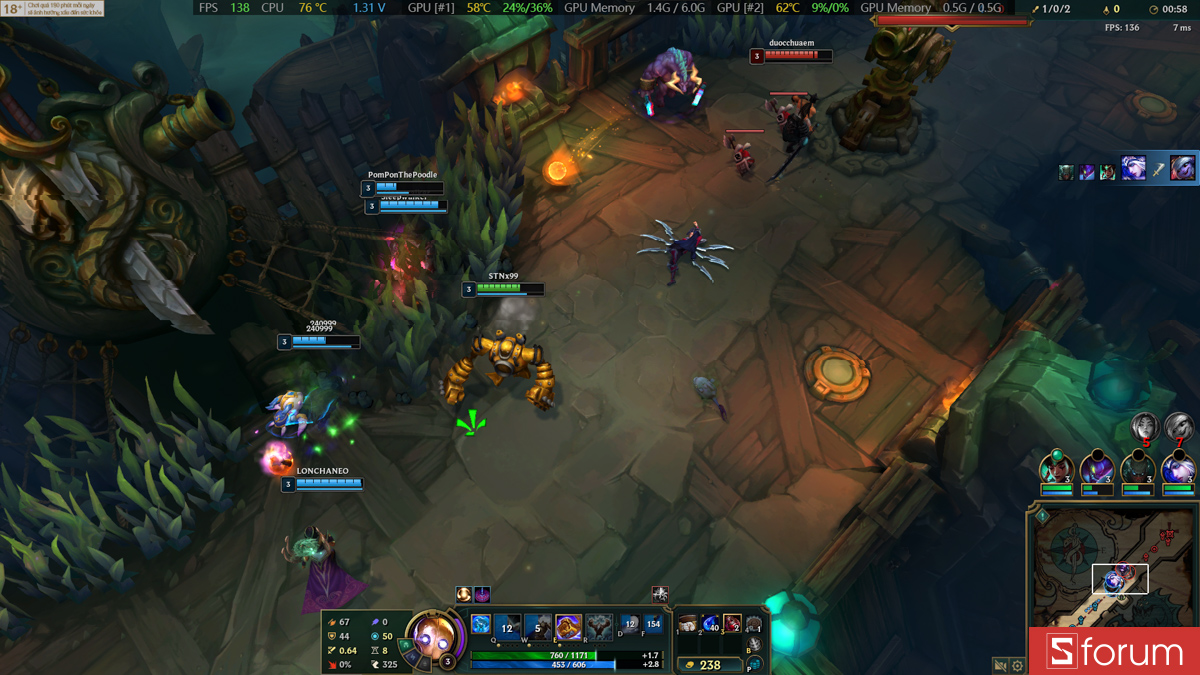Toggle the crossed-out camera icon by minimap
1200x675 pixels.
coord(1000,665)
